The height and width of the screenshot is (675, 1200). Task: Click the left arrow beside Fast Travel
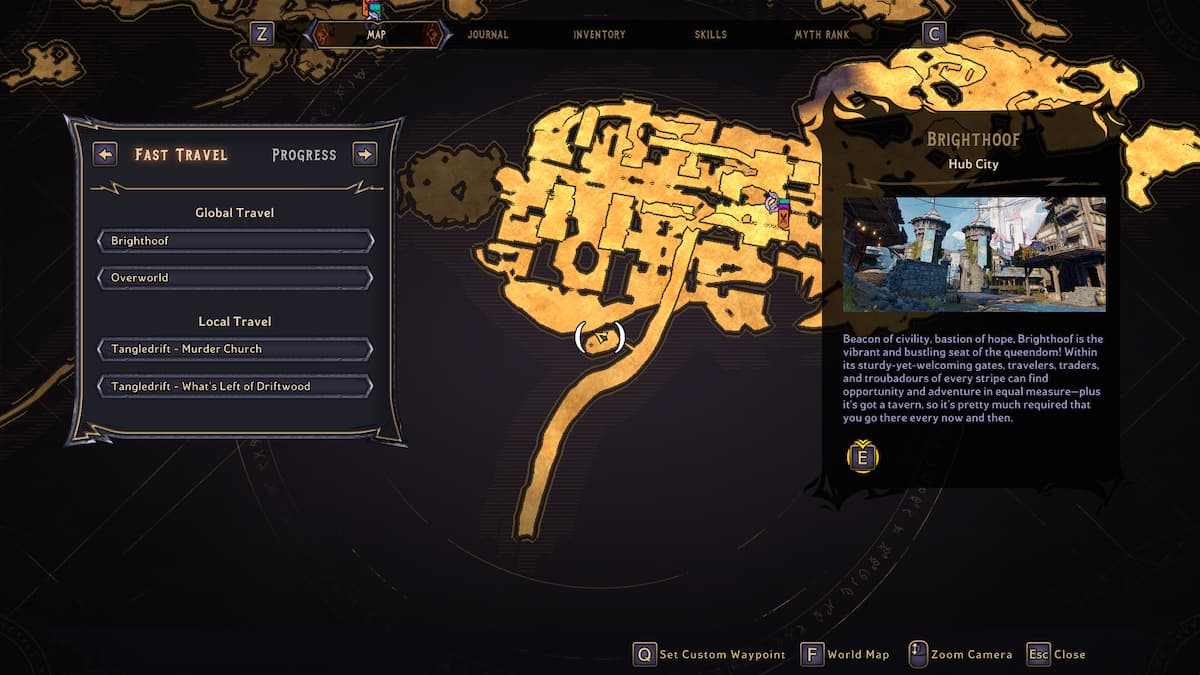click(105, 154)
